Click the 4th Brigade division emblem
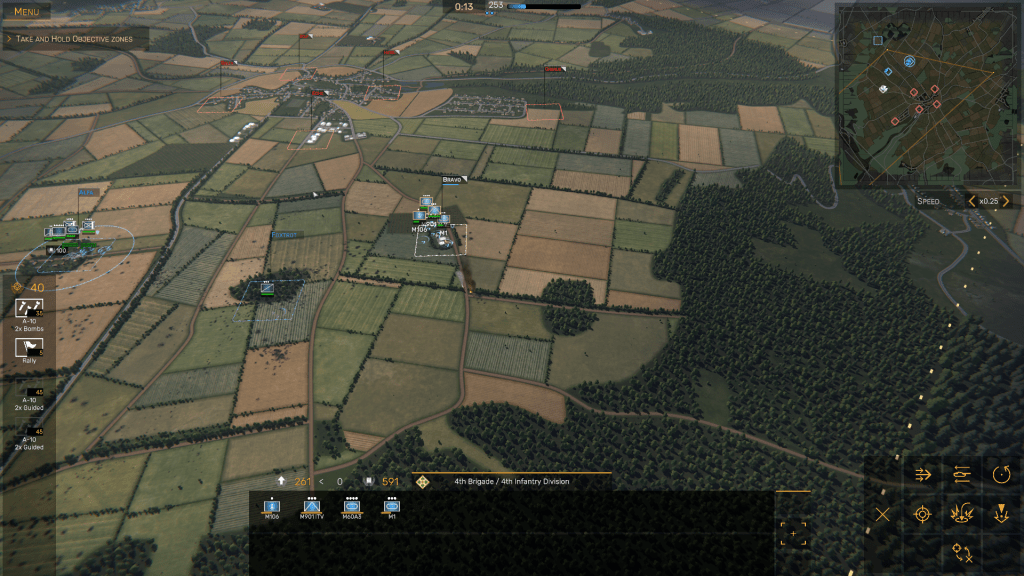Screen dimensions: 1024x576 pos(423,482)
